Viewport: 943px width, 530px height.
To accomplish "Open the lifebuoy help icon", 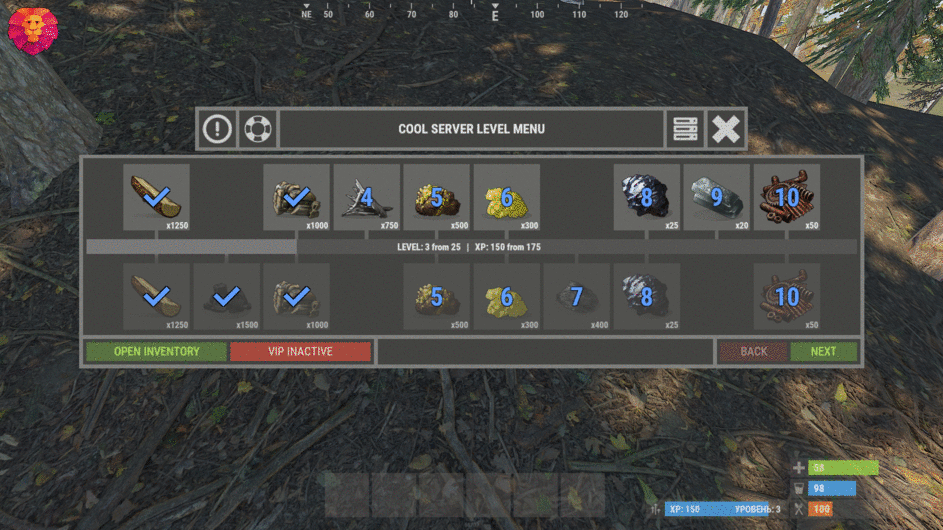I will click(x=258, y=129).
